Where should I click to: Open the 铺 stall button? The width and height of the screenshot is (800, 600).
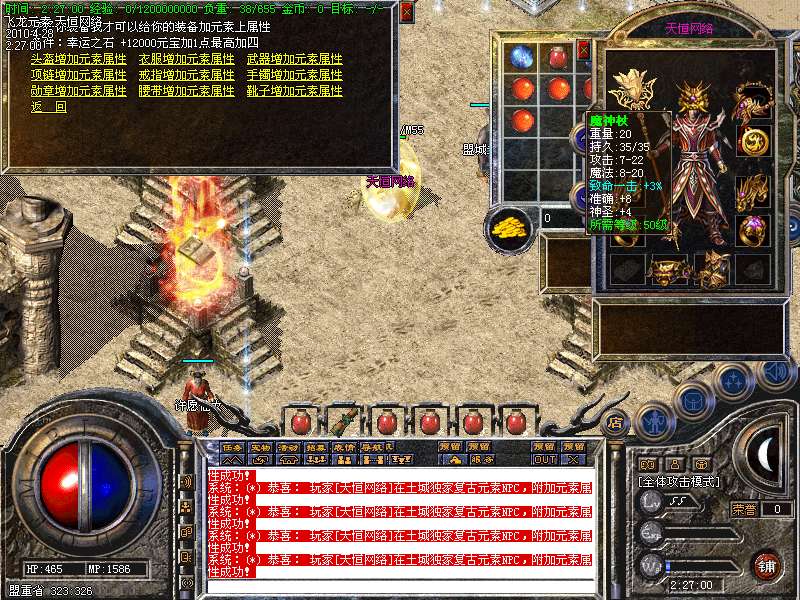(x=767, y=564)
